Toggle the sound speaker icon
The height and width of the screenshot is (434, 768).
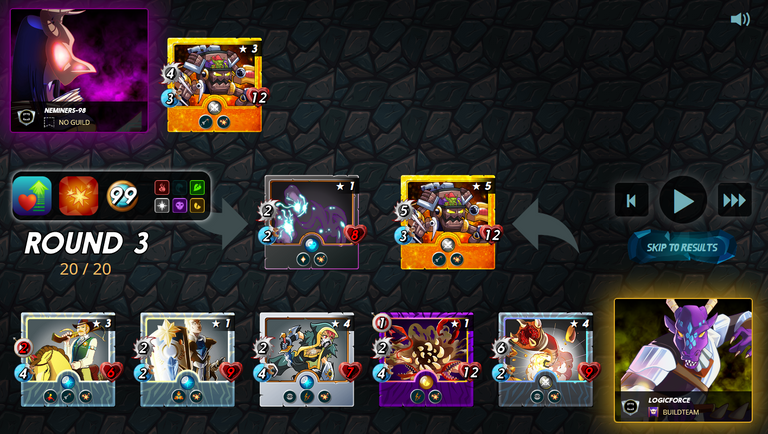pos(740,19)
